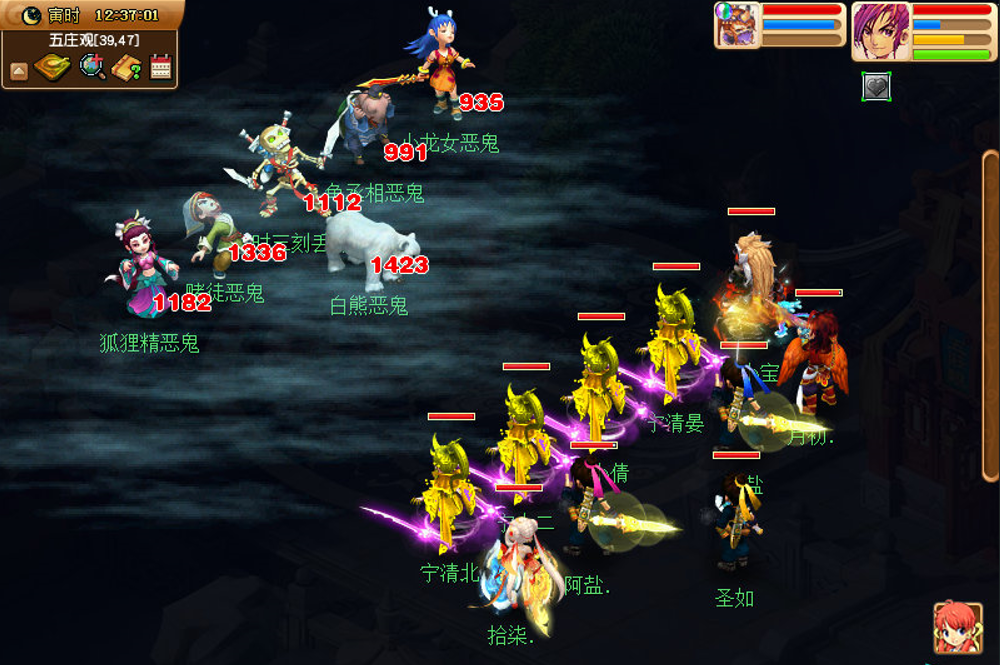Click the grey heart status icon
1000x665 pixels.
876,86
